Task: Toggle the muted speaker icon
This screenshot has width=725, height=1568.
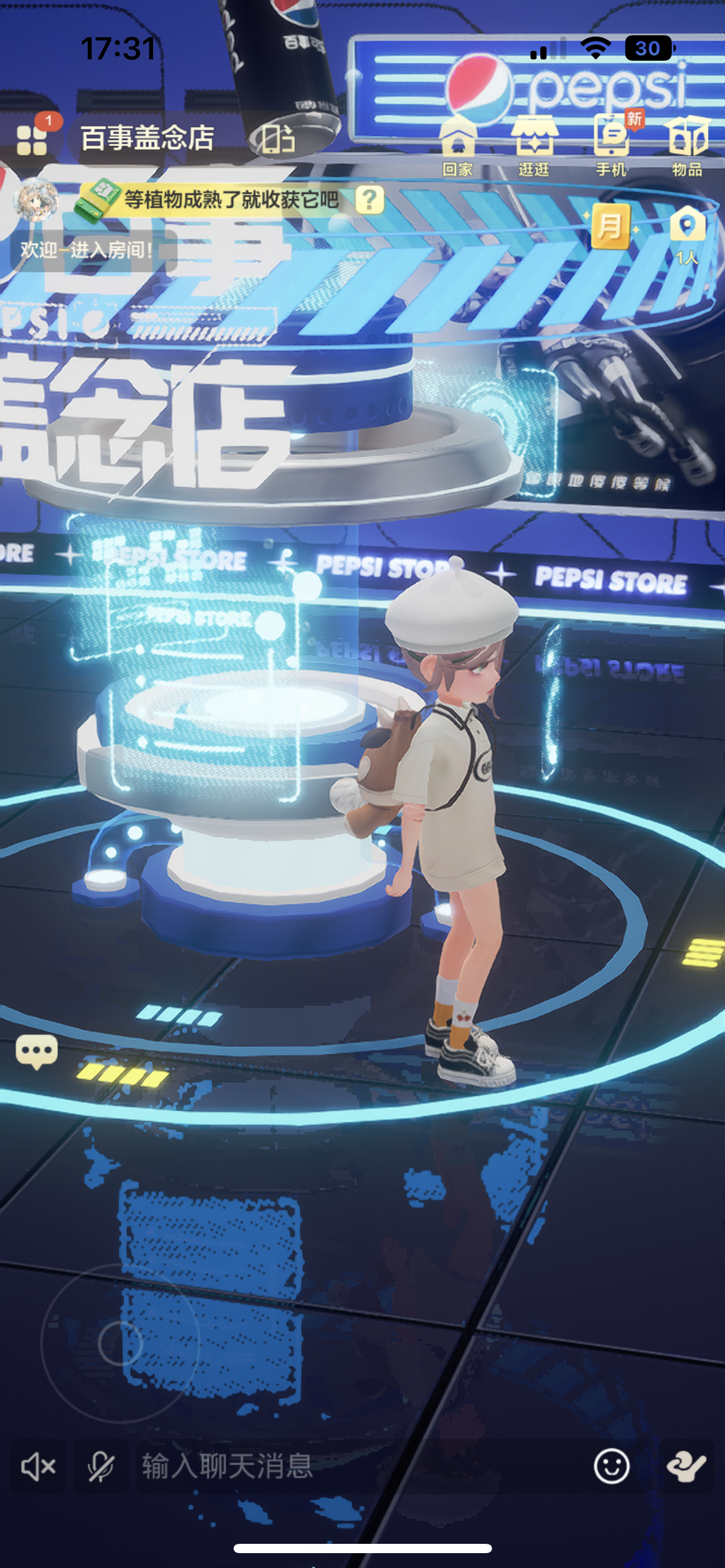Action: [38, 1466]
